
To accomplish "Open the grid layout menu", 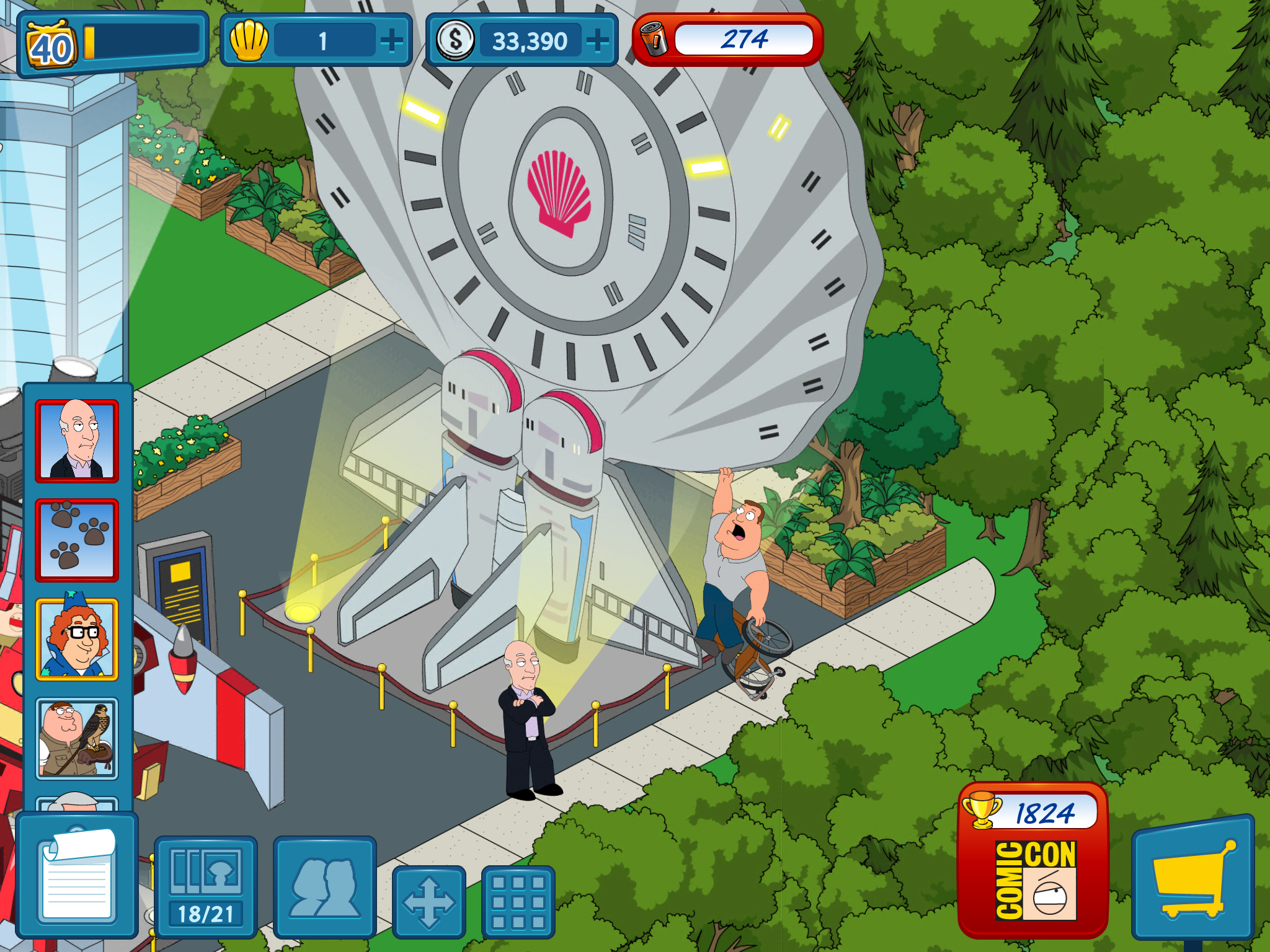I will 518,901.
